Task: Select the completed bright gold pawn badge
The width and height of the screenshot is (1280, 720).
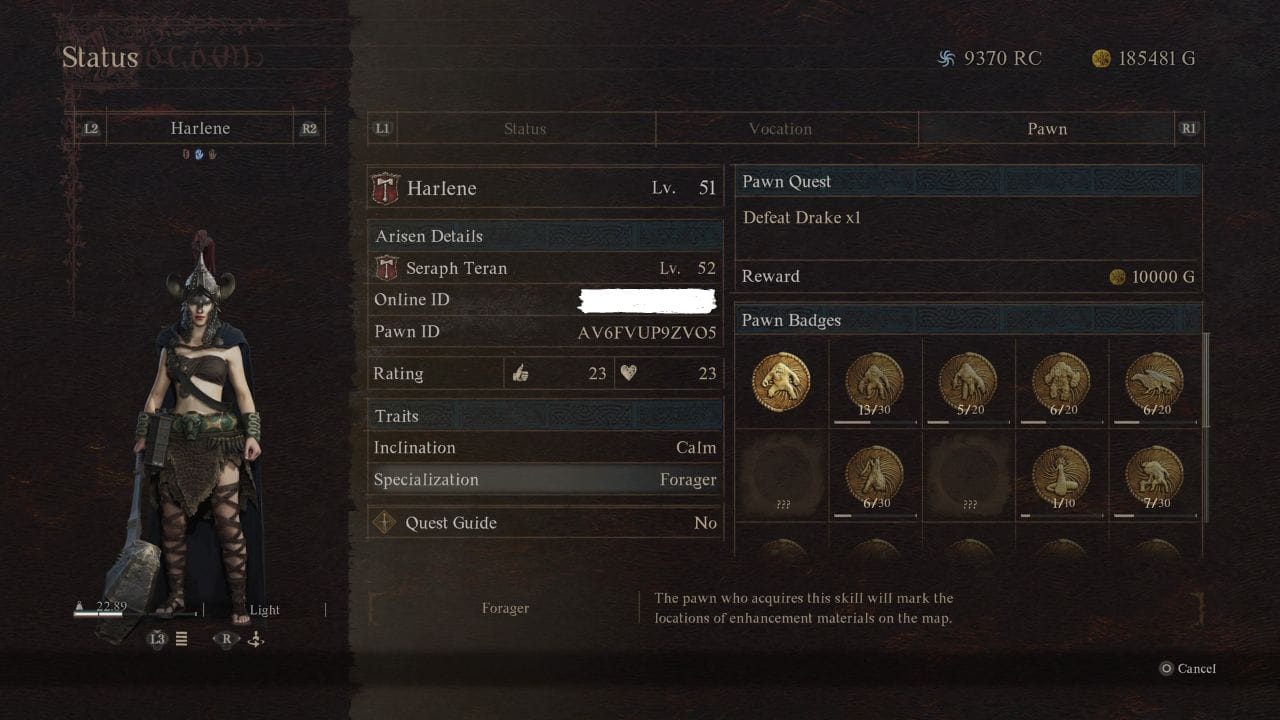Action: click(x=781, y=383)
